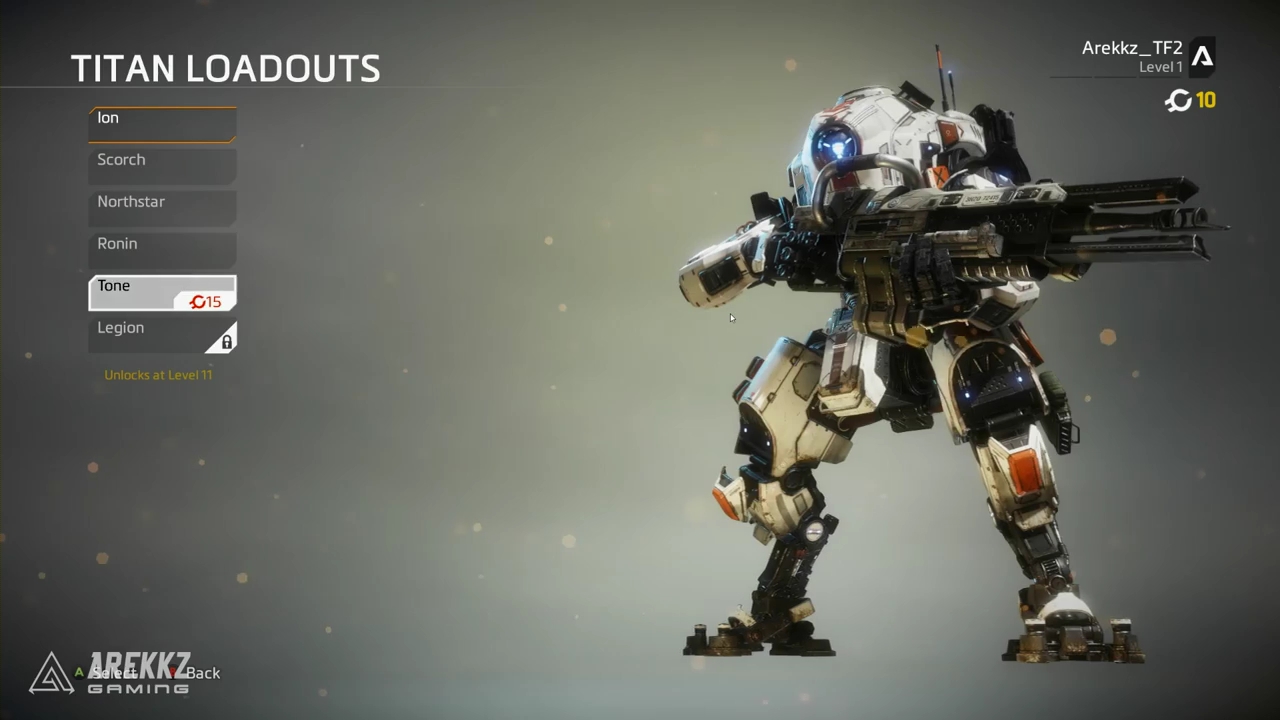Click the Arekkz_TF2 player name
This screenshot has height=720, width=1280.
[x=1131, y=47]
